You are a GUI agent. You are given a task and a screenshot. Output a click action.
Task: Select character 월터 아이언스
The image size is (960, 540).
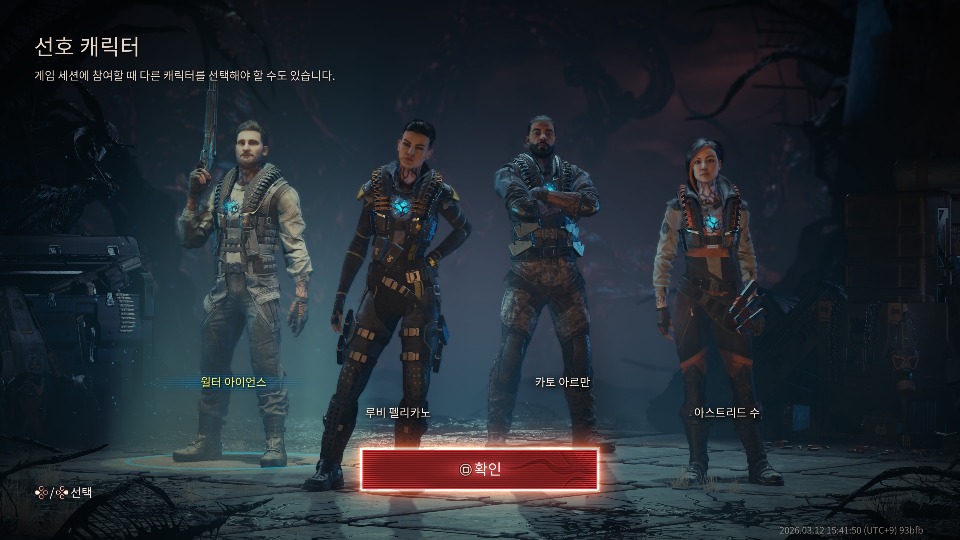point(233,300)
